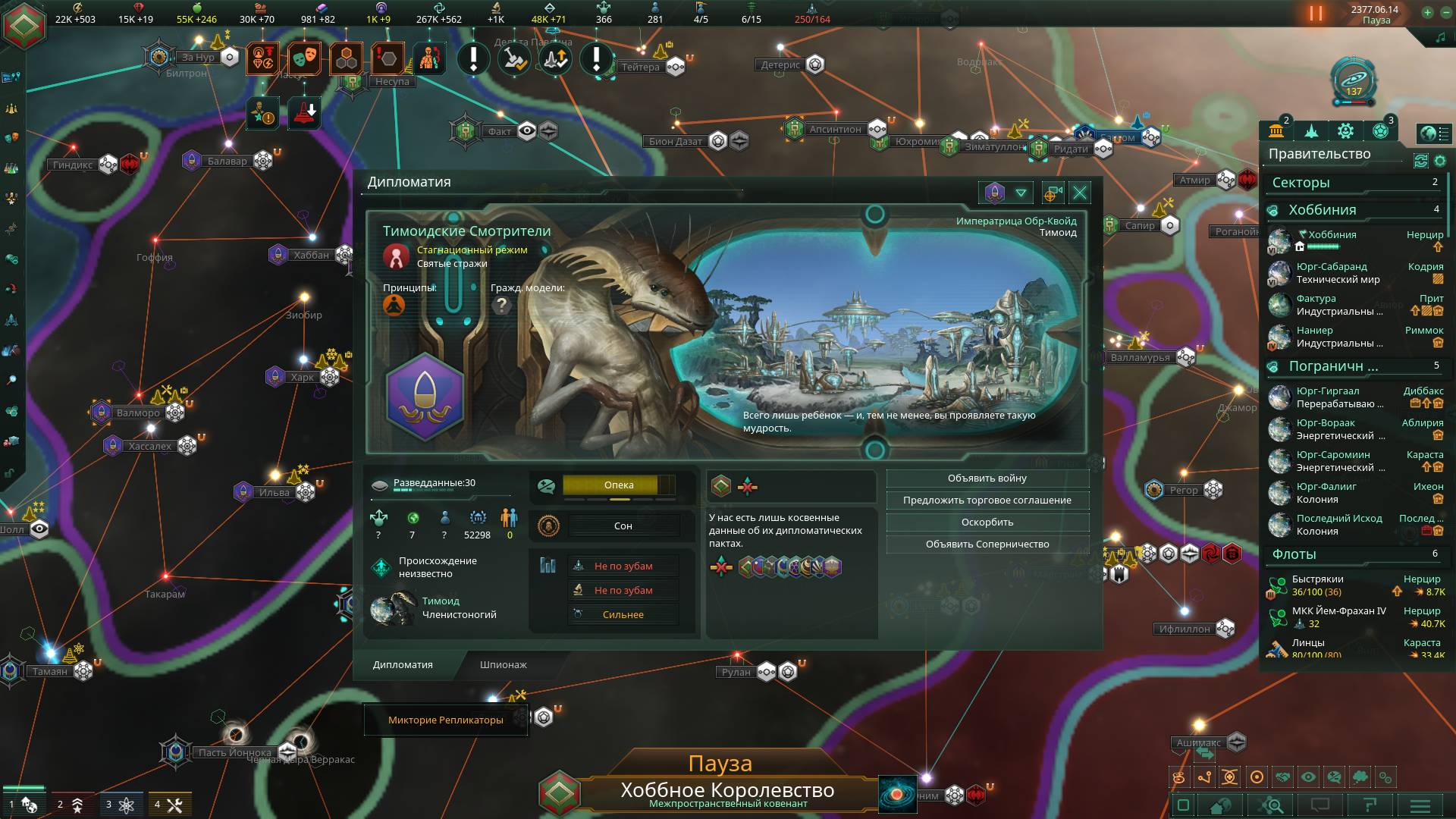Open the Дипломатия tab
This screenshot has height=819, width=1456.
pyautogui.click(x=403, y=665)
